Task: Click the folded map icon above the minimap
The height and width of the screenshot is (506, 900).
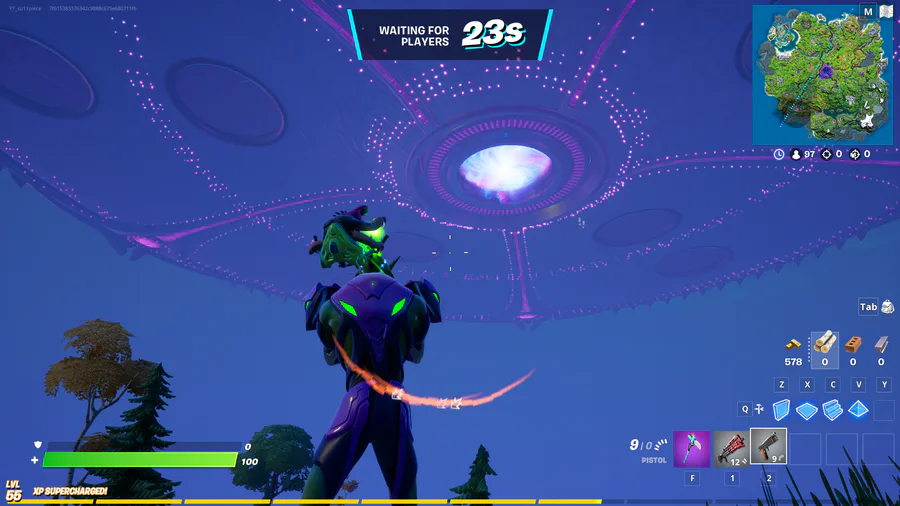Action: [887, 12]
